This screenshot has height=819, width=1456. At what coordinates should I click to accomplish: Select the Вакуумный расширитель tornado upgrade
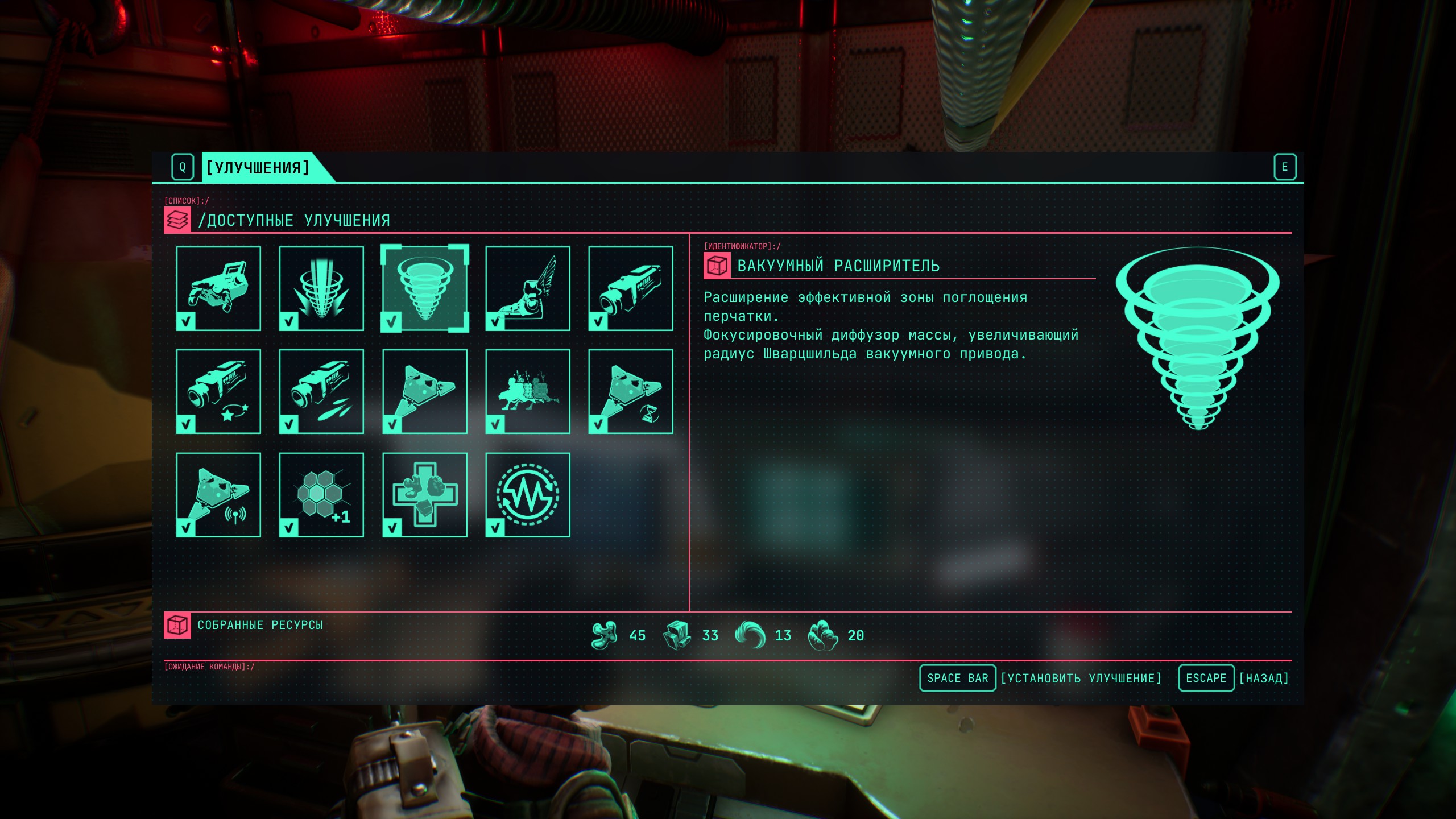pyautogui.click(x=425, y=288)
